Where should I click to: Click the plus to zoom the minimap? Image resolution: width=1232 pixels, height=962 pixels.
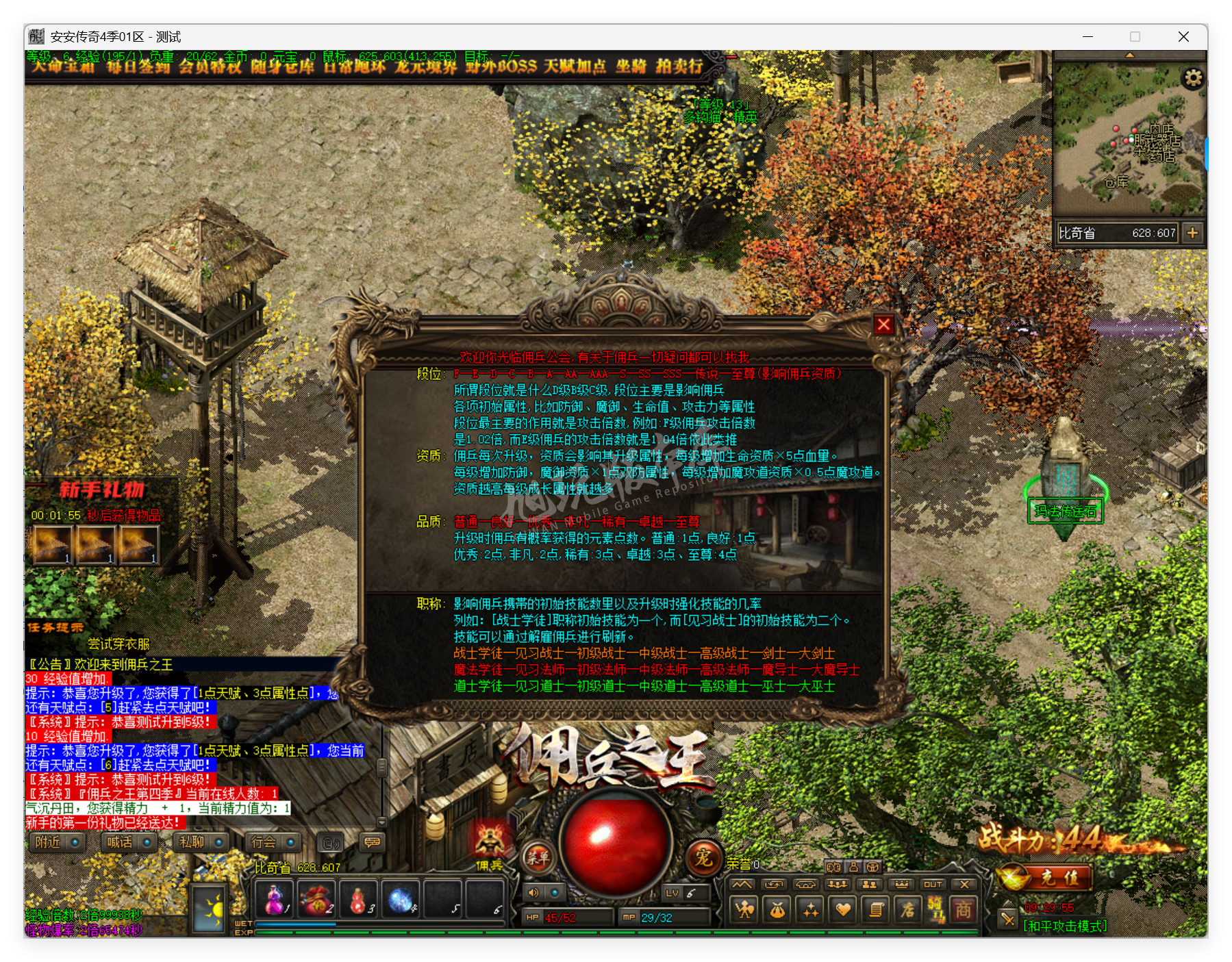coord(1194,233)
